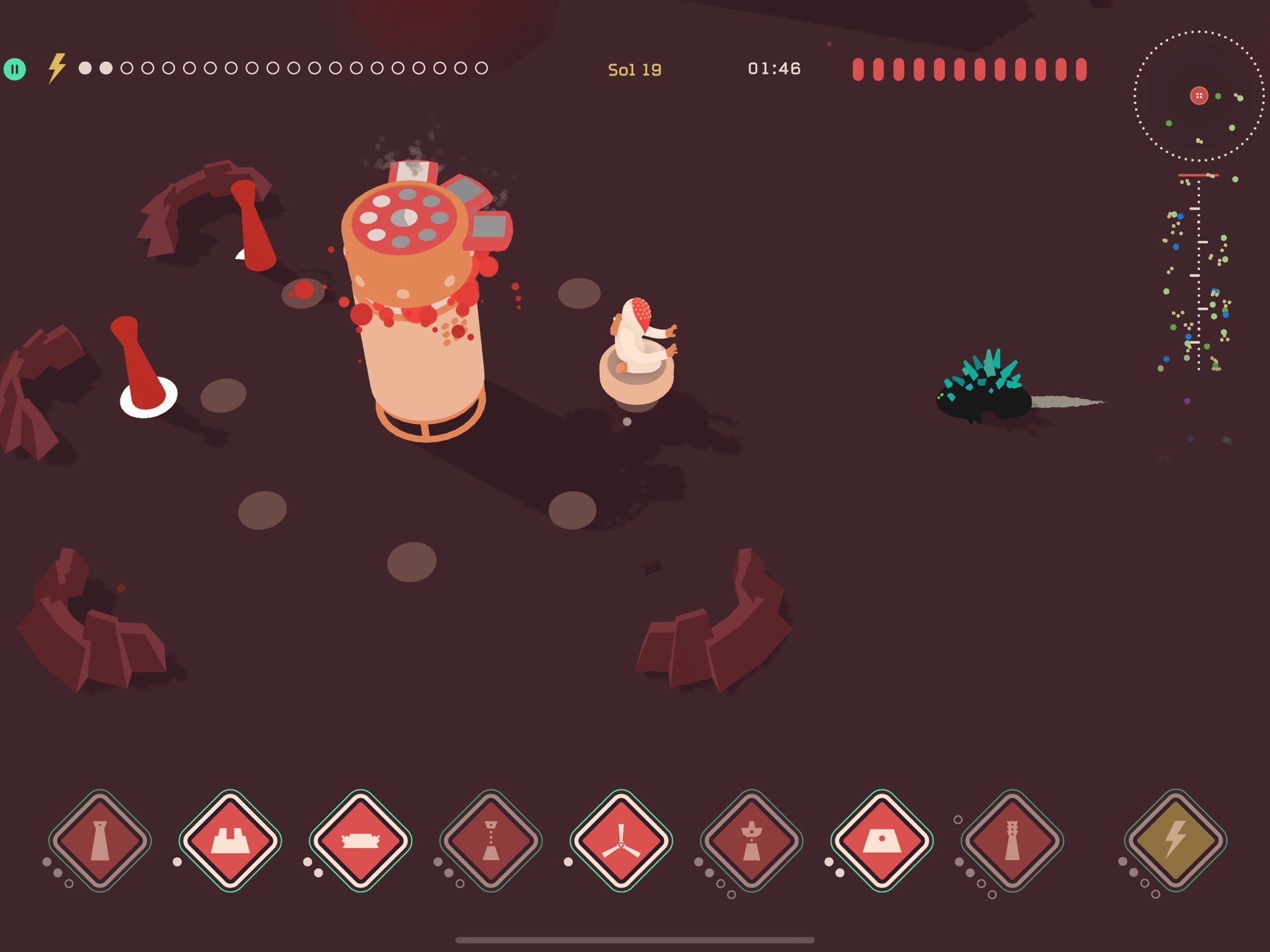Choose the dish-topped tower build icon
This screenshot has width=1270, height=952.
pyautogui.click(x=751, y=841)
